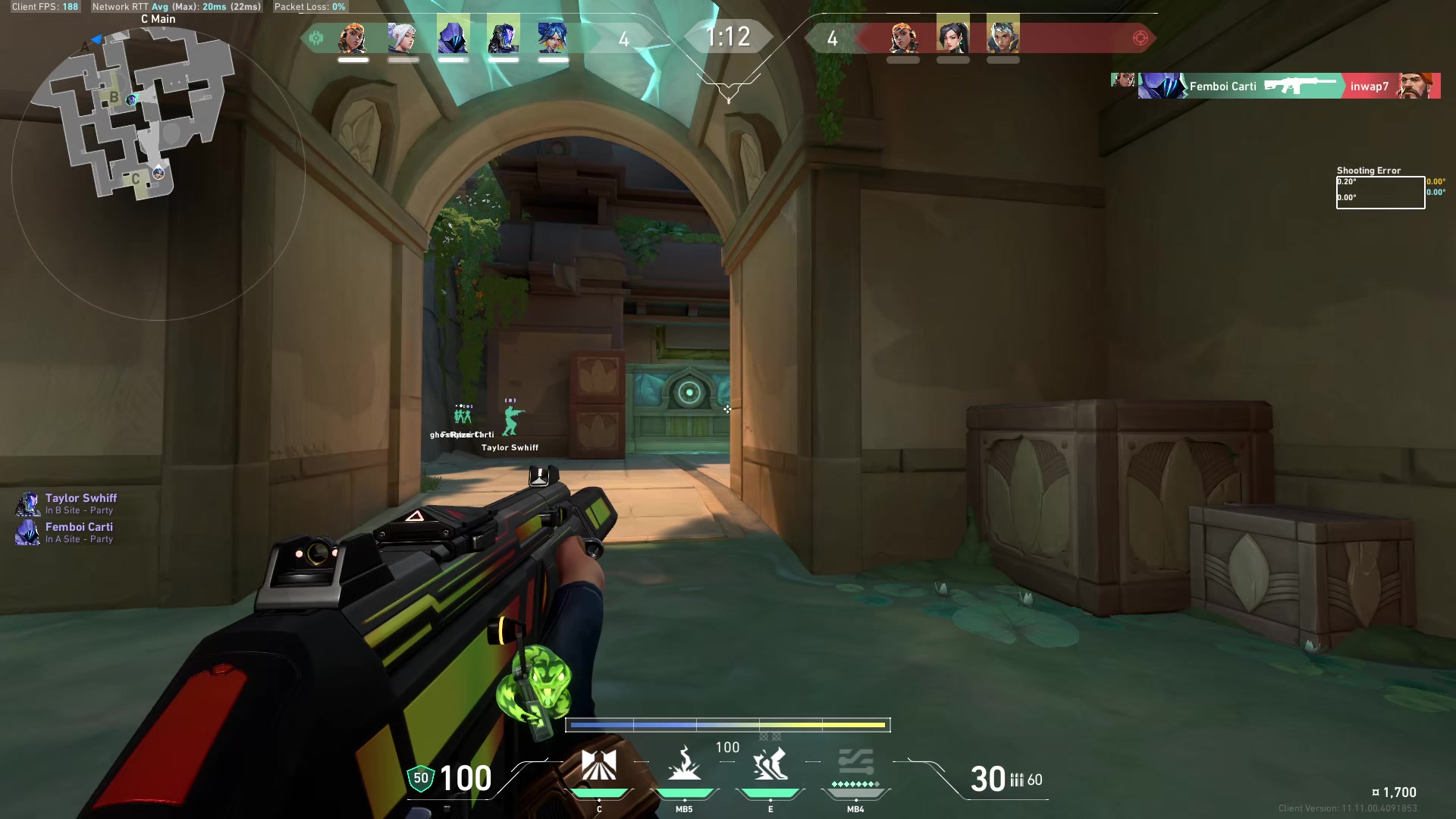Select the allied Raze portrait on the green team bar
Screen dimensions: 1456x819
[x=353, y=37]
